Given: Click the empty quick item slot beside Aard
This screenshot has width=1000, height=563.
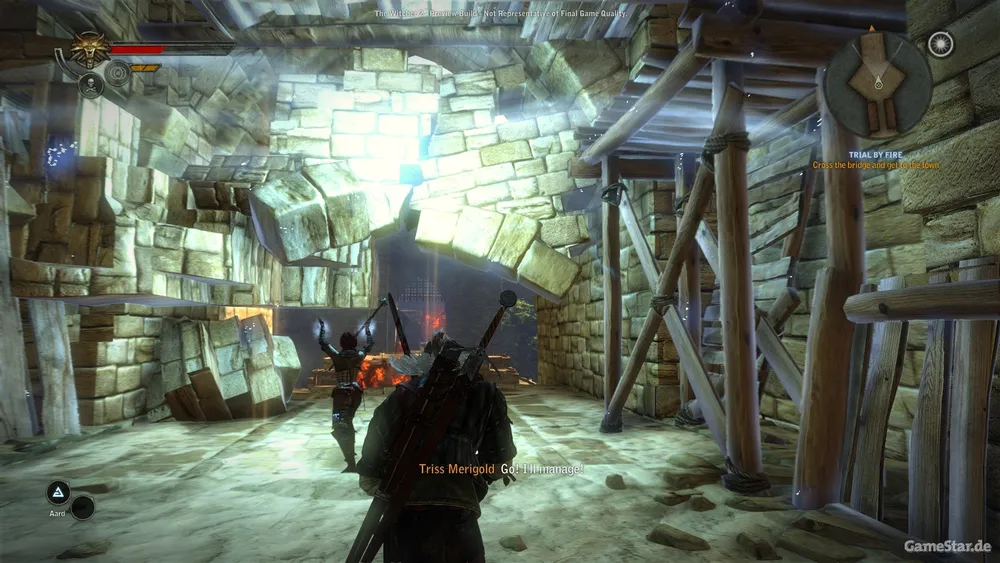Looking at the screenshot, I should pyautogui.click(x=83, y=507).
